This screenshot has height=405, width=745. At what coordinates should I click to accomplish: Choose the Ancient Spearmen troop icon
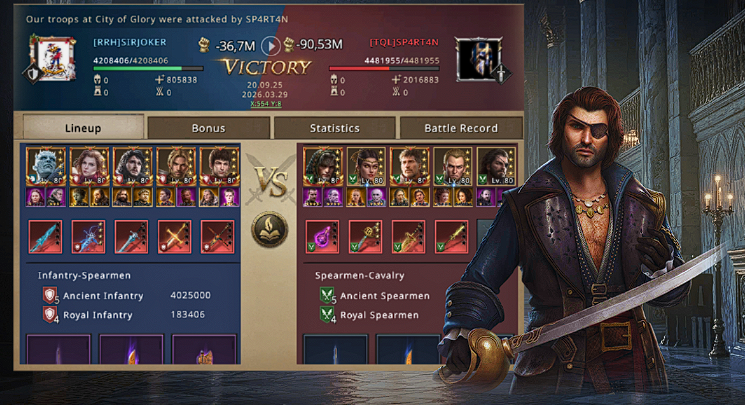[328, 296]
